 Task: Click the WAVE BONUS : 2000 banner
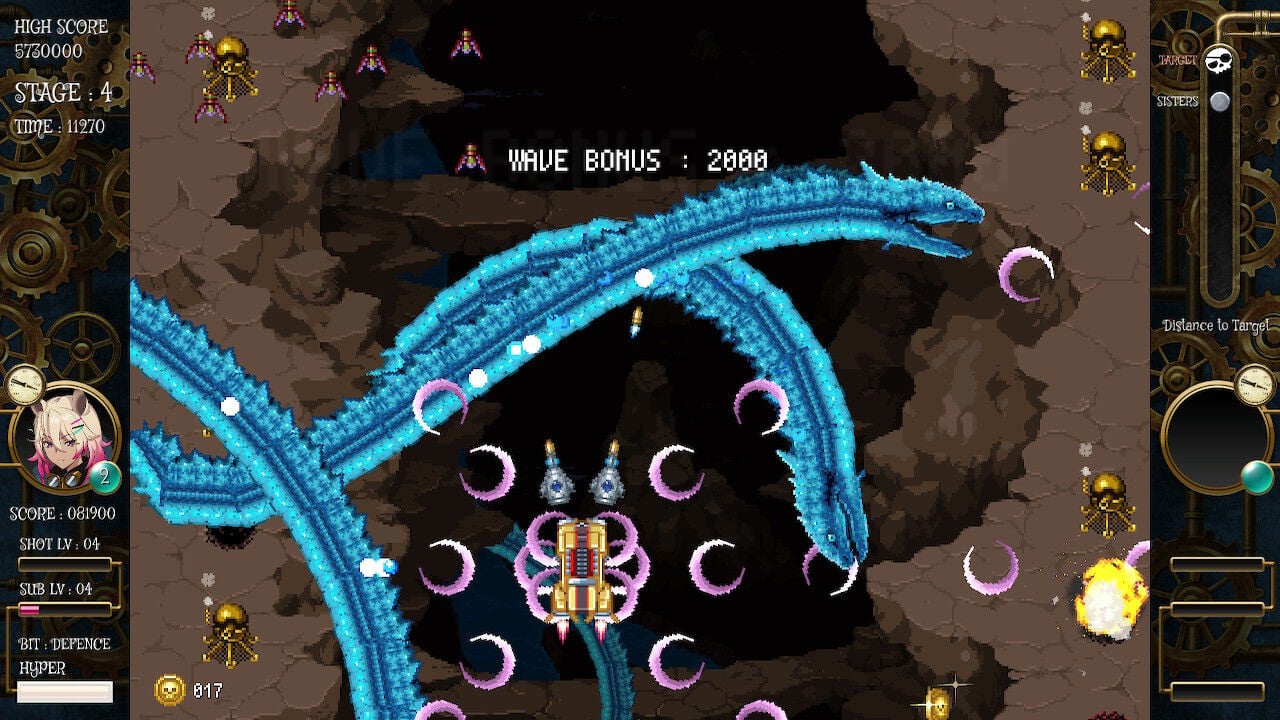tap(637, 157)
